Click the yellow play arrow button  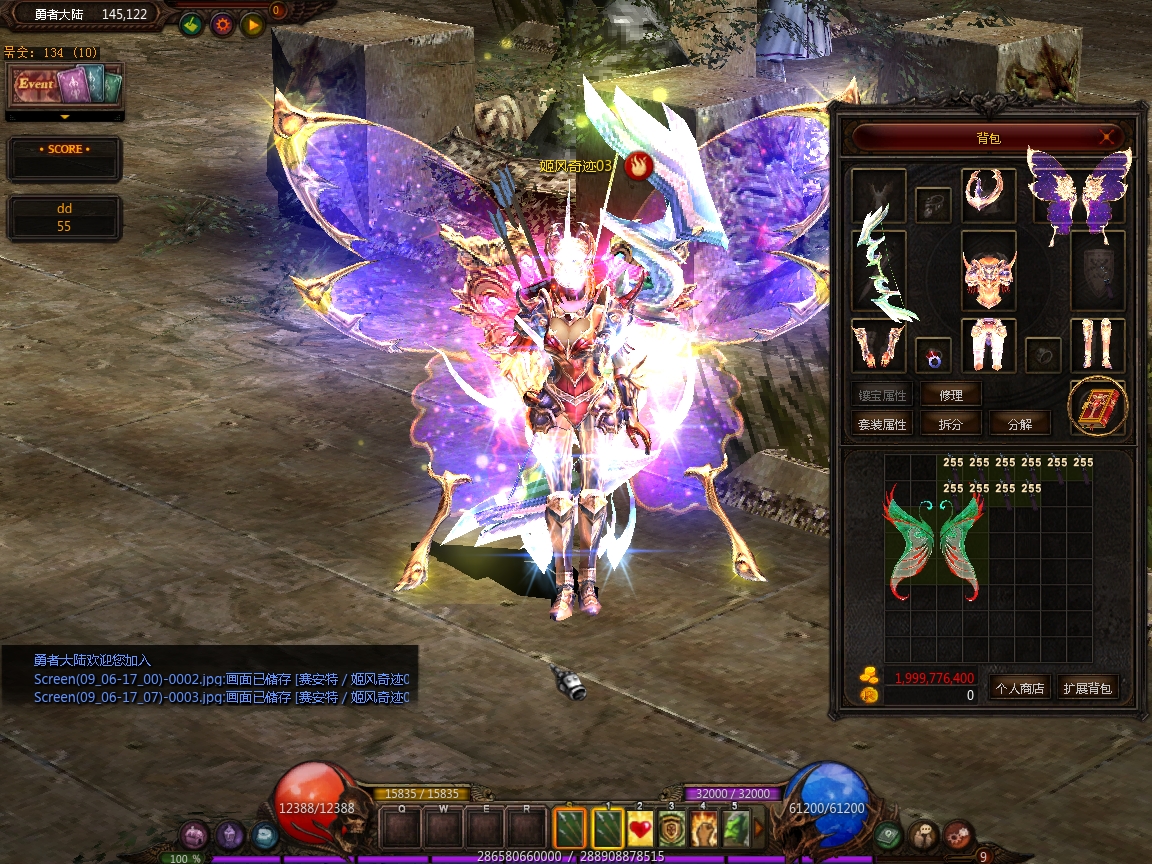point(252,25)
